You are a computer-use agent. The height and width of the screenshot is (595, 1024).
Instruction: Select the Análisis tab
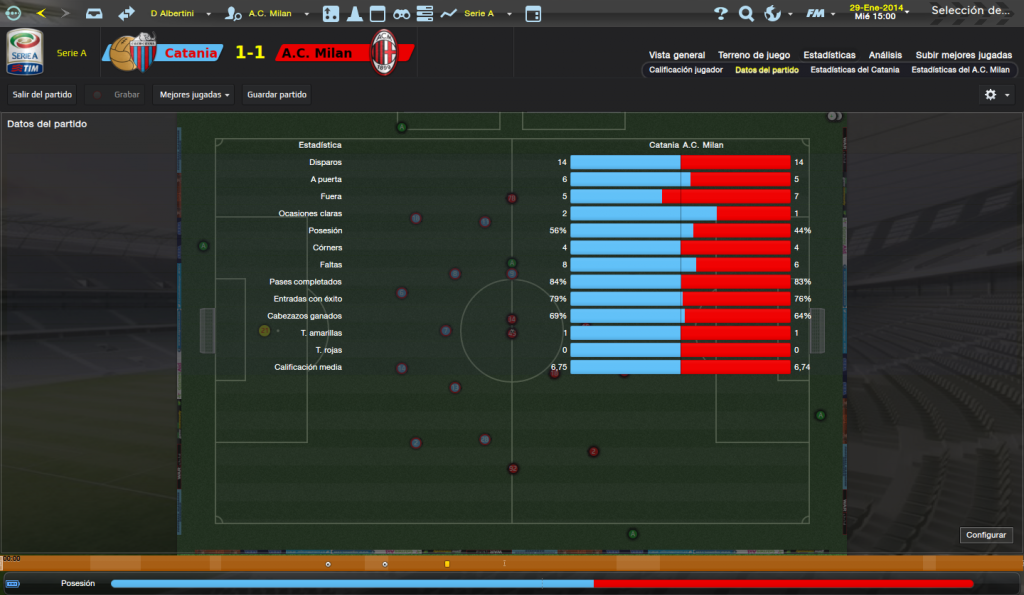(x=885, y=55)
